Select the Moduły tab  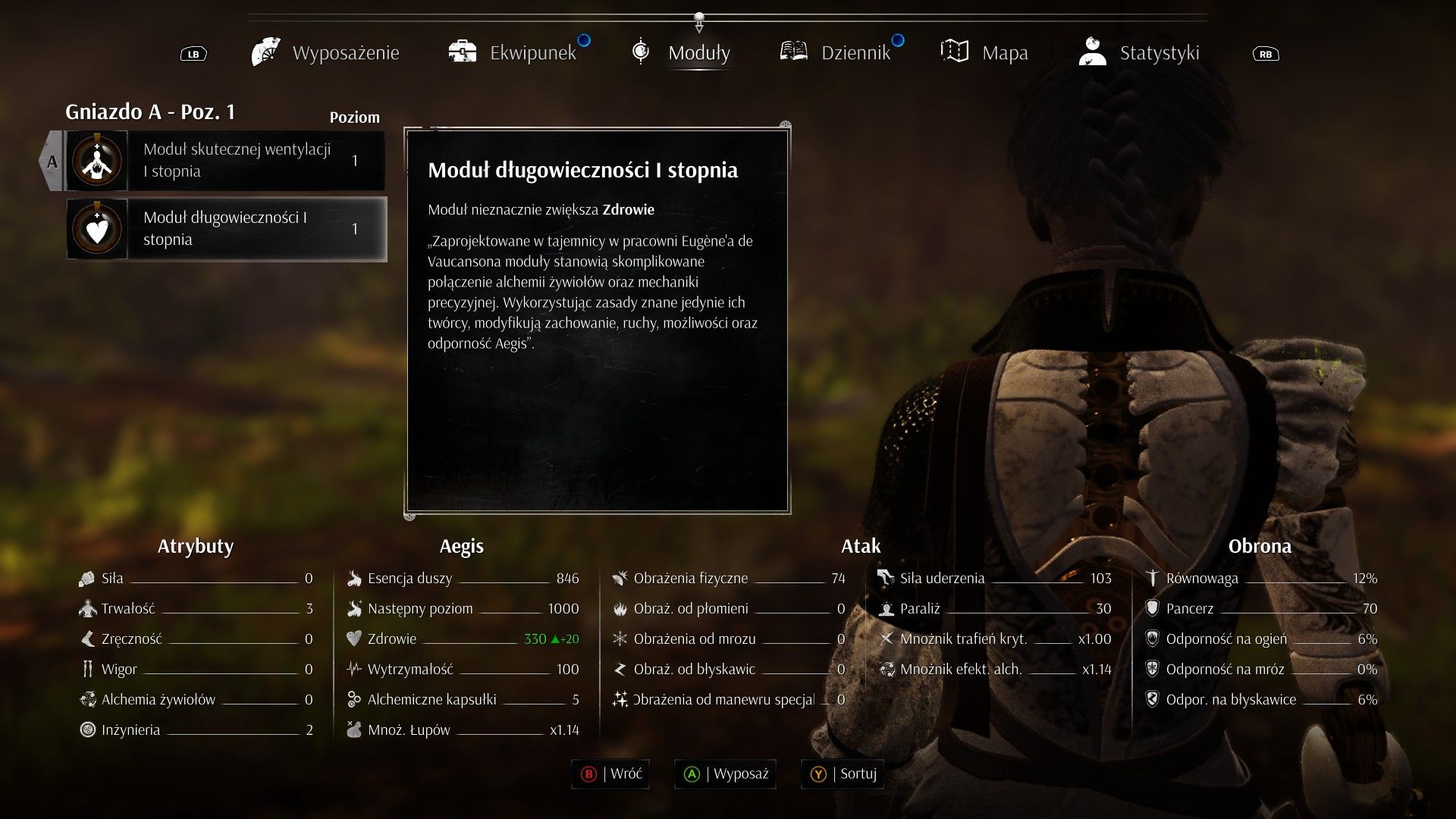click(x=682, y=53)
